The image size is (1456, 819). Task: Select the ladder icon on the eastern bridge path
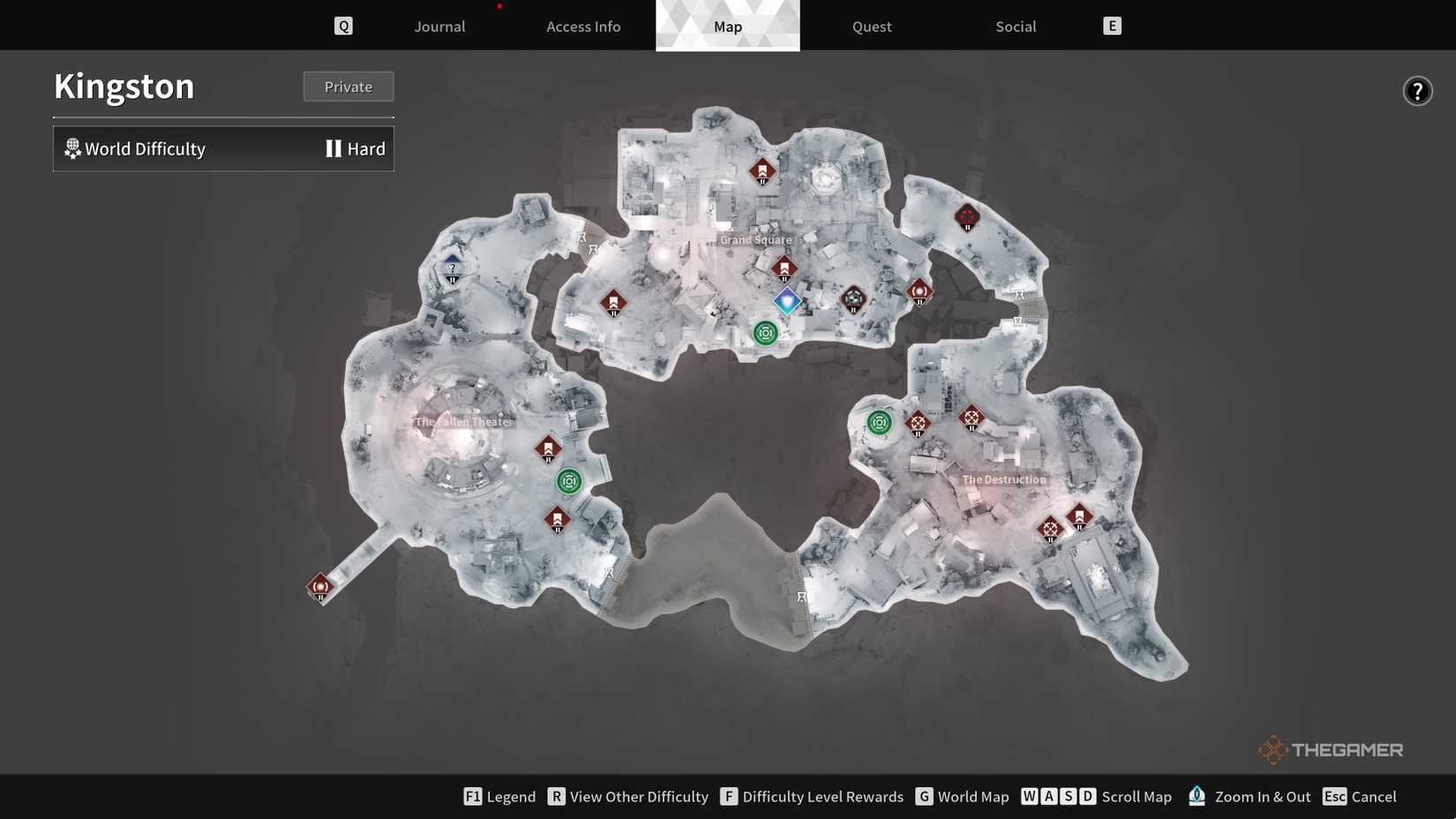click(x=1019, y=294)
